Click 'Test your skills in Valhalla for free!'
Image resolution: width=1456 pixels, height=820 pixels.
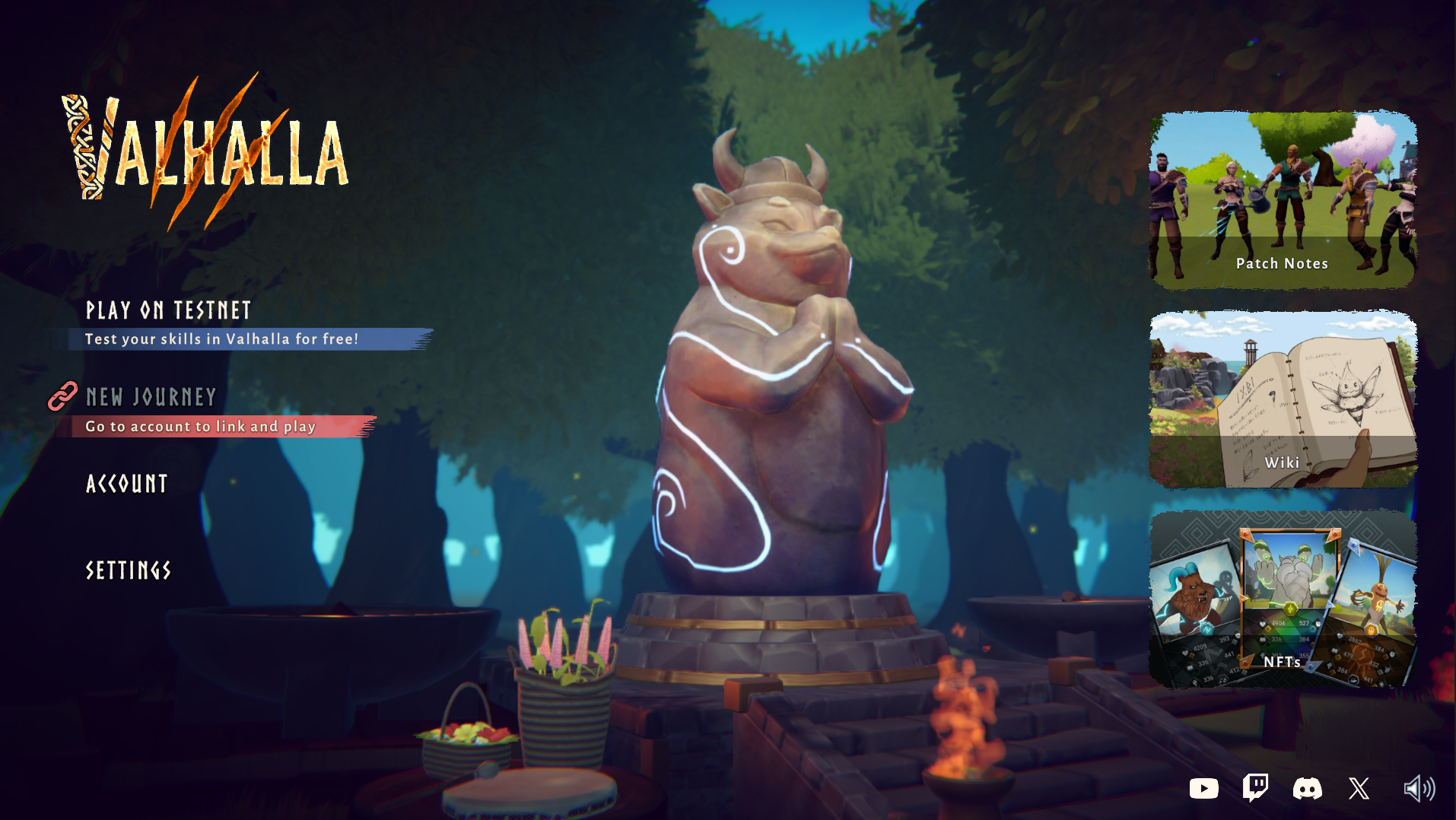point(221,340)
